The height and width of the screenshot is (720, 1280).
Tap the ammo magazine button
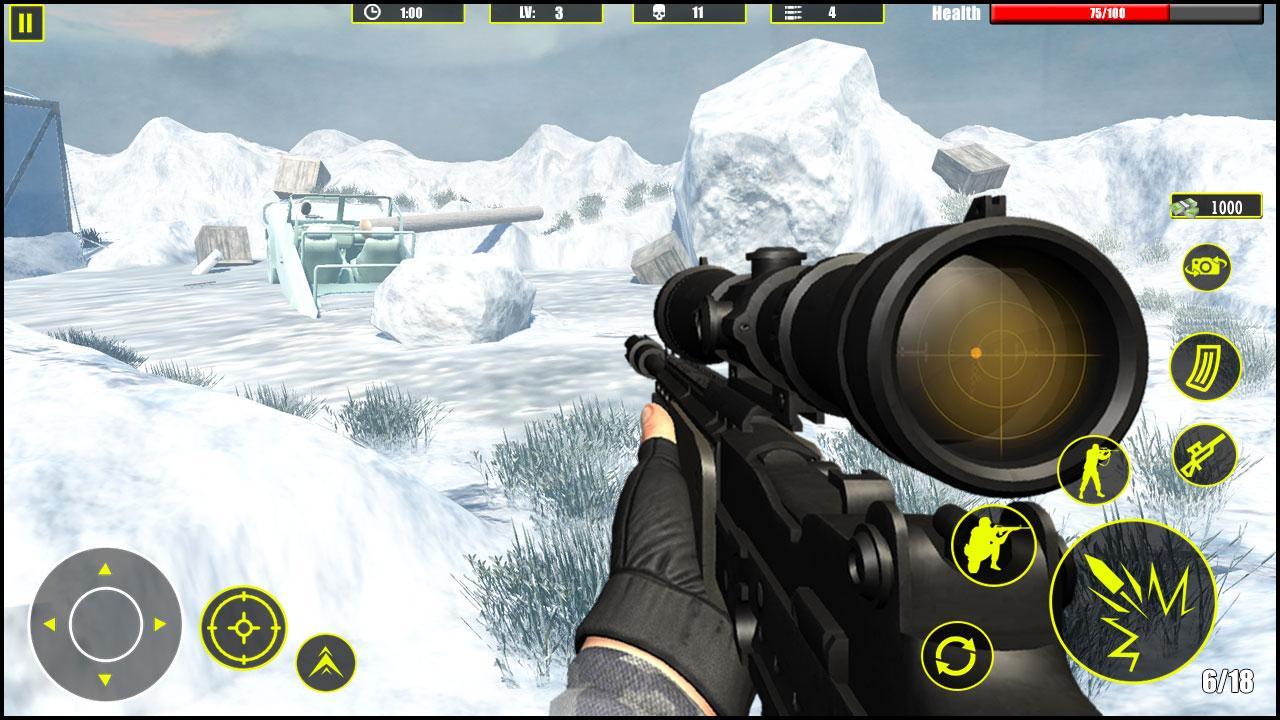click(1205, 367)
